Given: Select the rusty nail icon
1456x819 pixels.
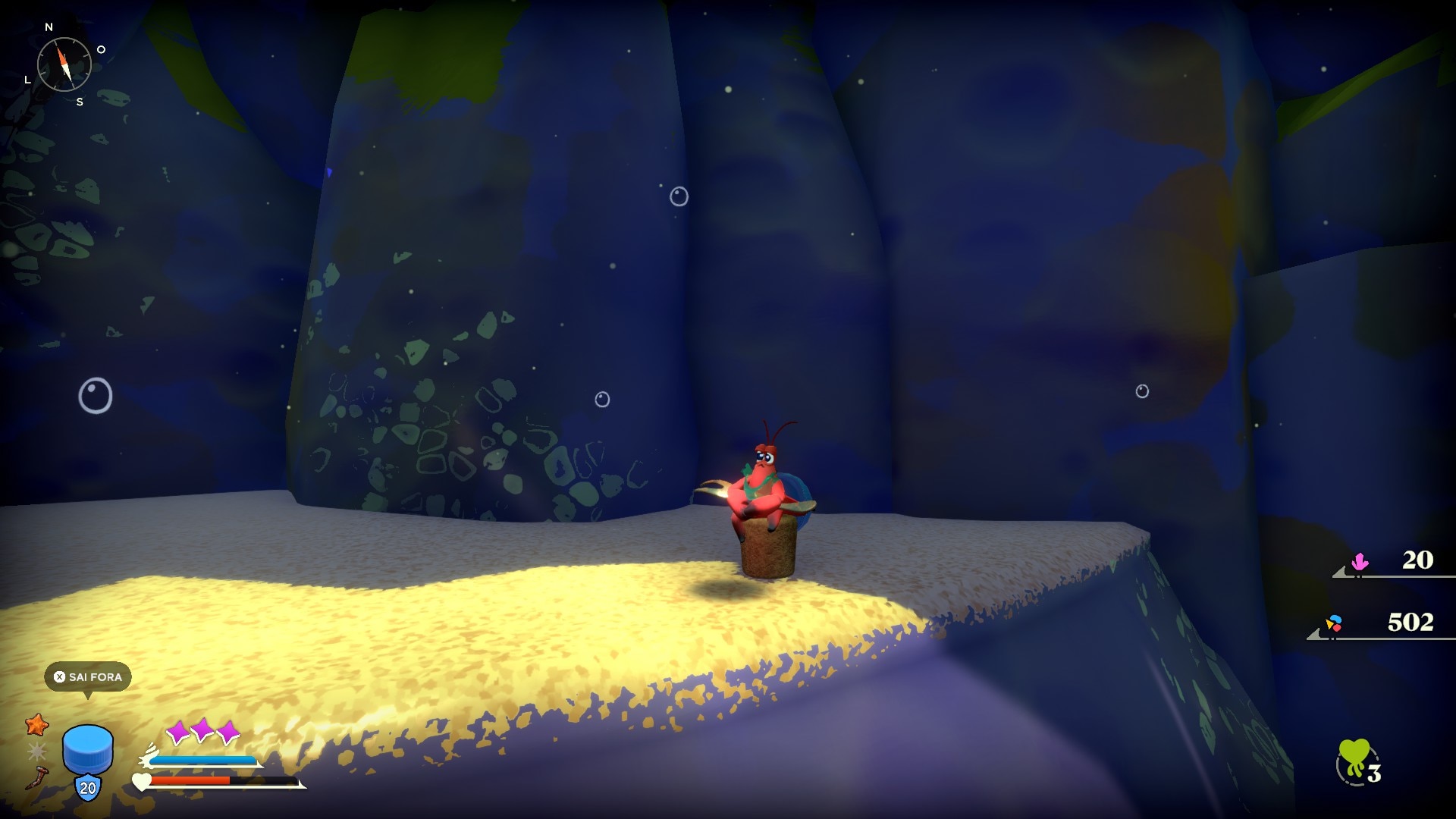Looking at the screenshot, I should 37,778.
